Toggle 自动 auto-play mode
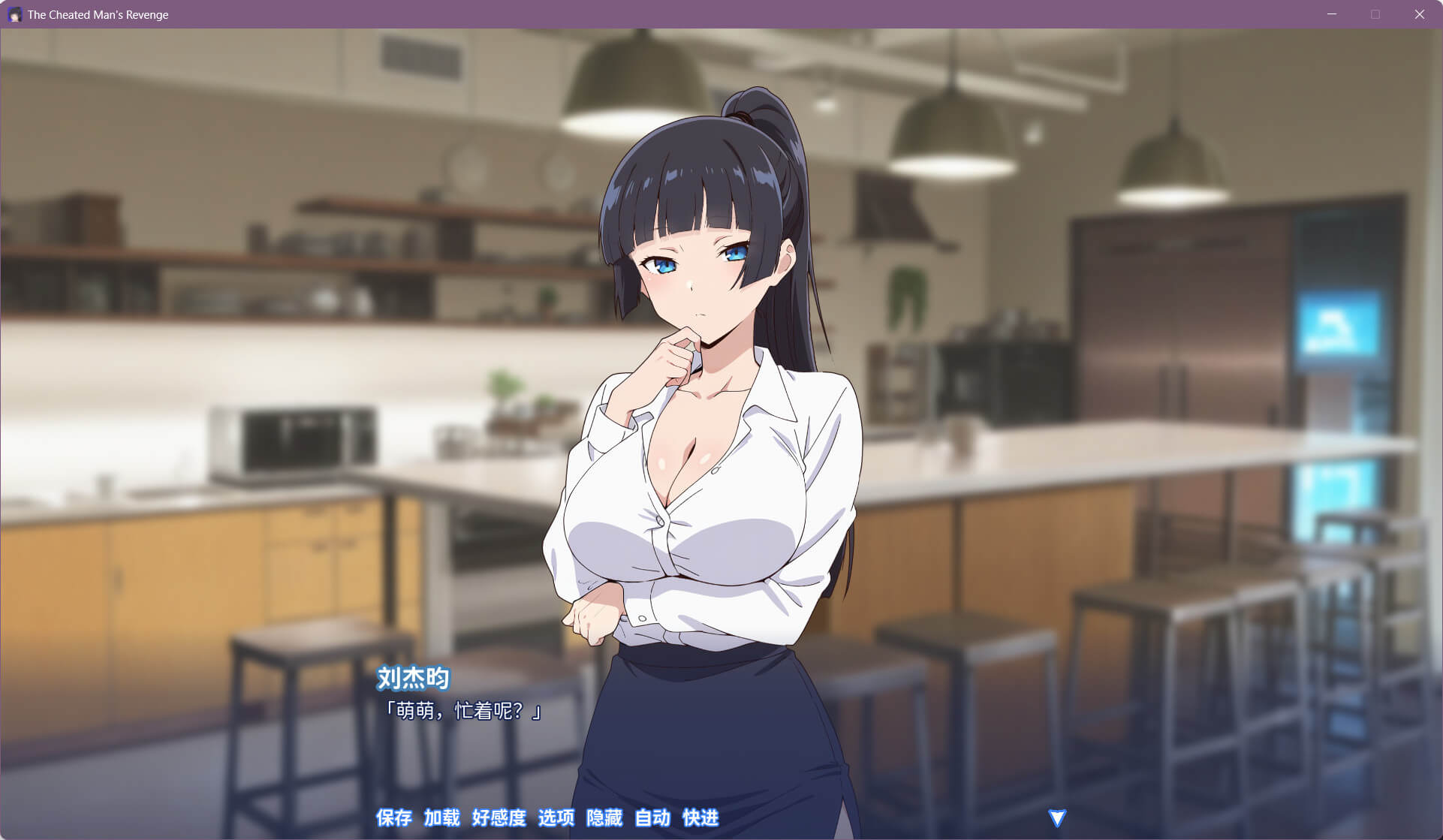Screen dimensions: 1443x840 tap(652, 817)
